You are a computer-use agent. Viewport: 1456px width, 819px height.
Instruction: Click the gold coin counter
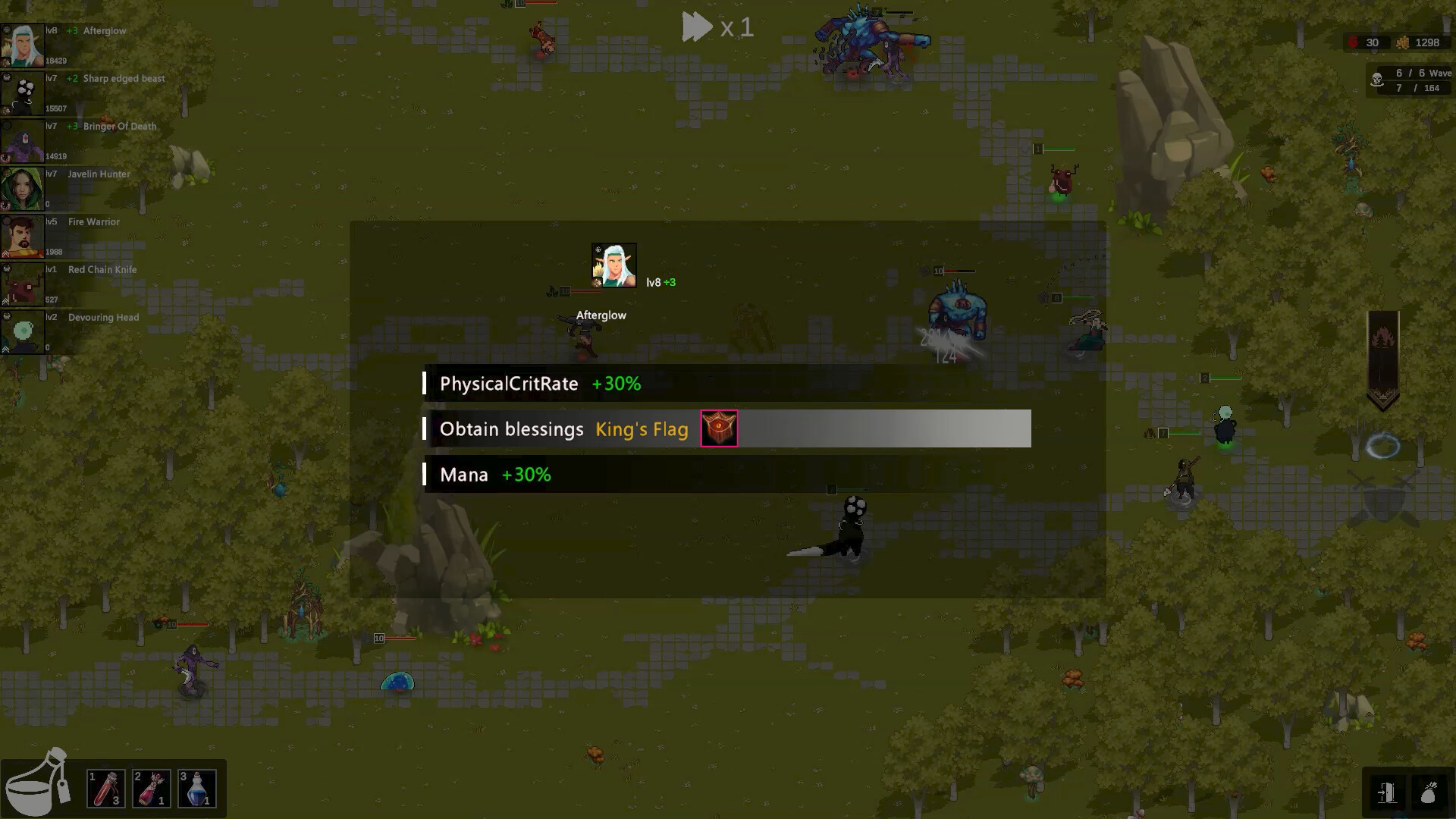click(1404, 43)
